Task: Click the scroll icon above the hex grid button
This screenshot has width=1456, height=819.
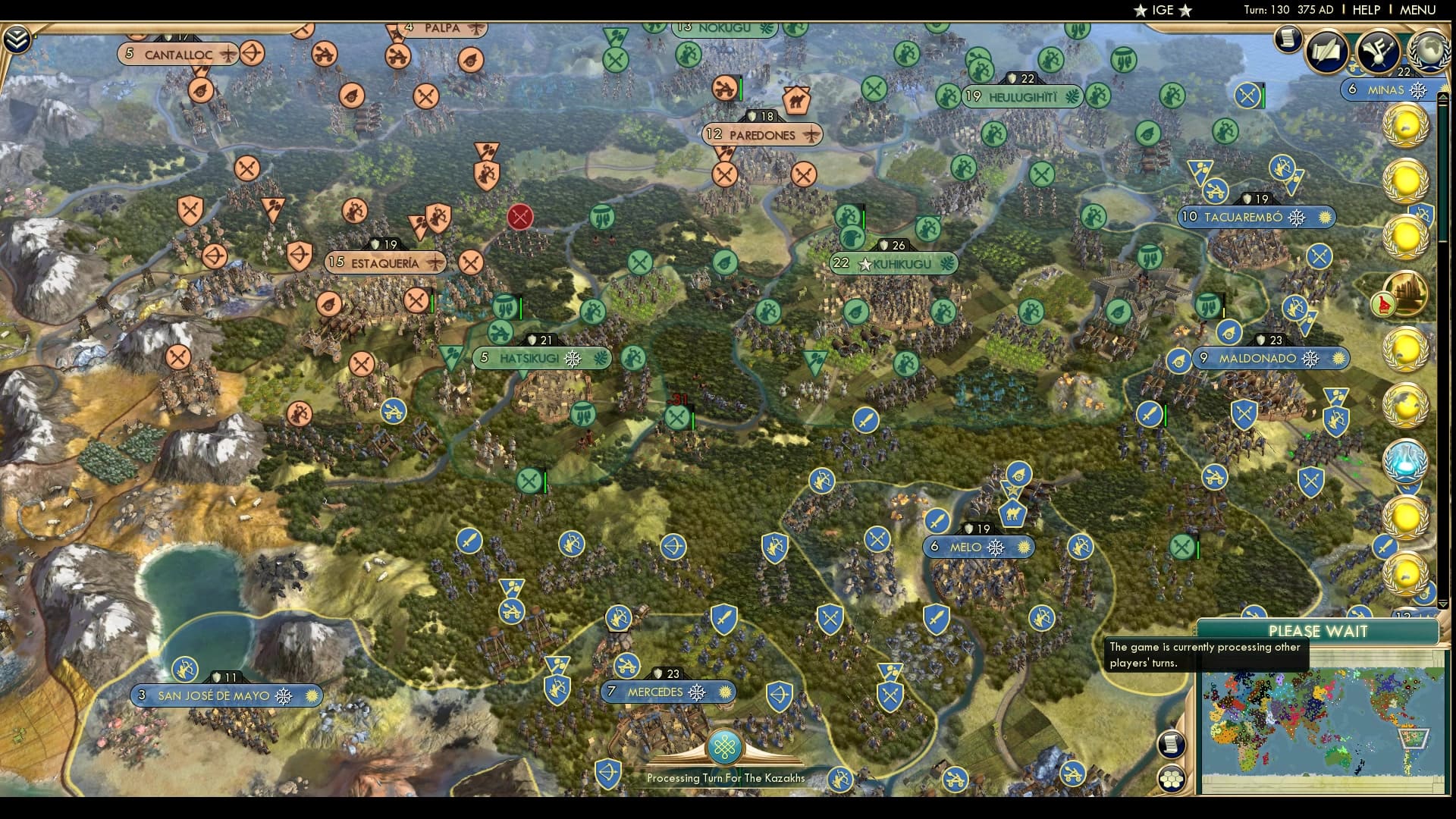Action: (x=1172, y=744)
